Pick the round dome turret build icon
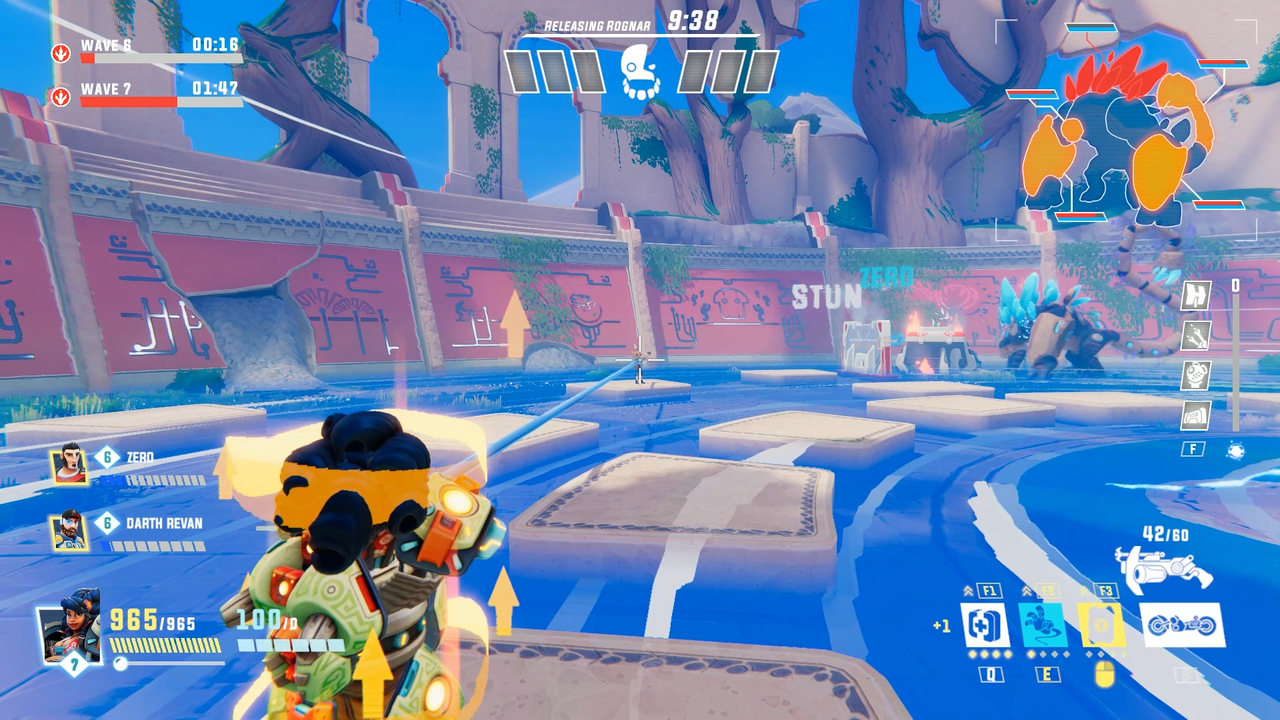This screenshot has width=1280, height=720. (1196, 376)
